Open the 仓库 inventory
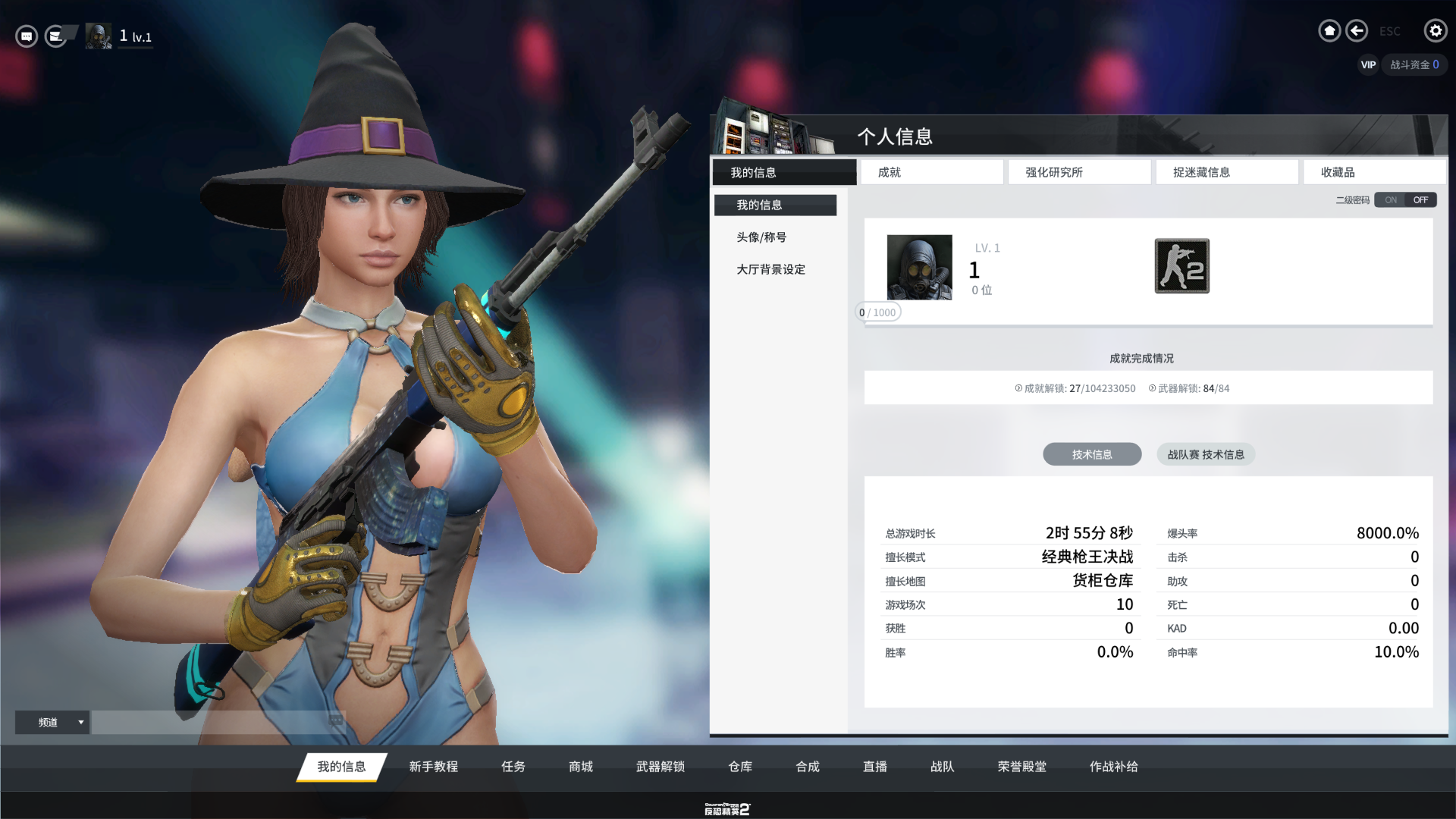The height and width of the screenshot is (819, 1456). pyautogui.click(x=740, y=767)
